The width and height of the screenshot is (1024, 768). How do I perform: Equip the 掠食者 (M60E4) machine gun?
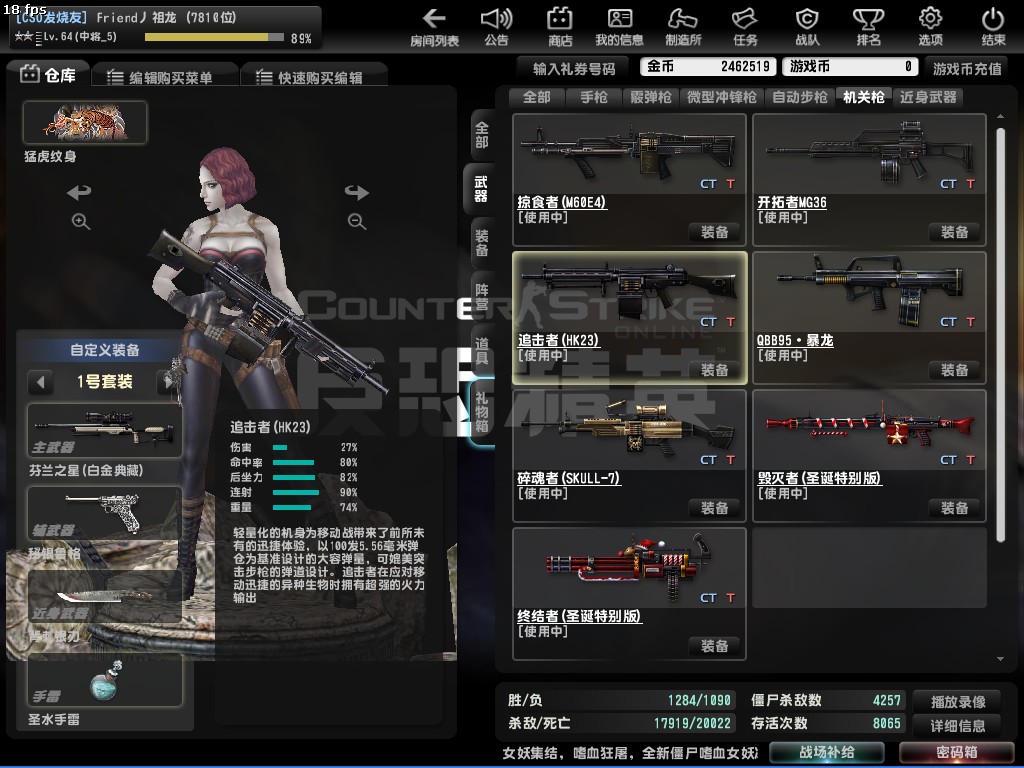pos(714,232)
